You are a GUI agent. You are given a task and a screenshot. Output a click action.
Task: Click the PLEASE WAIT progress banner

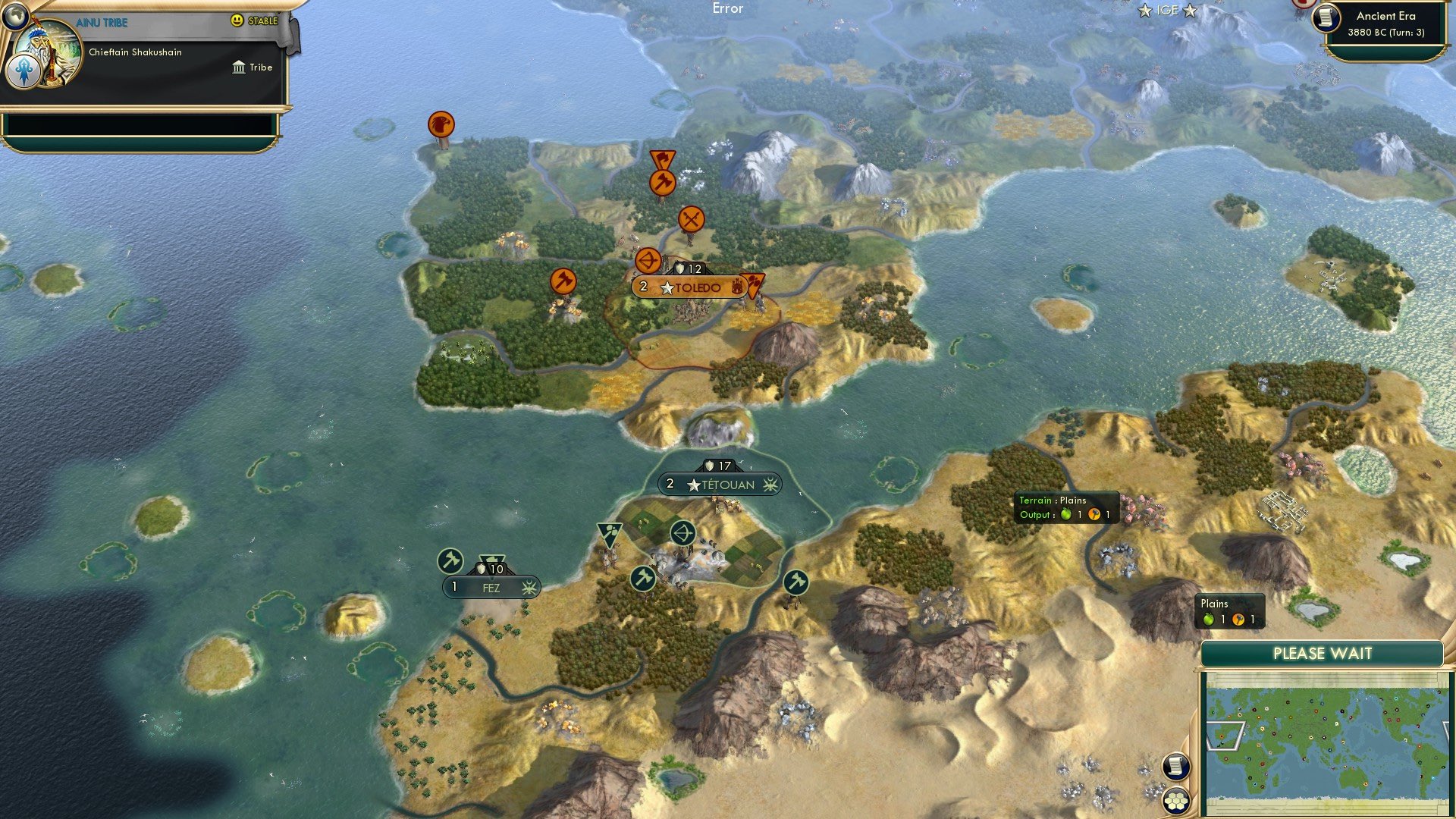coord(1323,652)
